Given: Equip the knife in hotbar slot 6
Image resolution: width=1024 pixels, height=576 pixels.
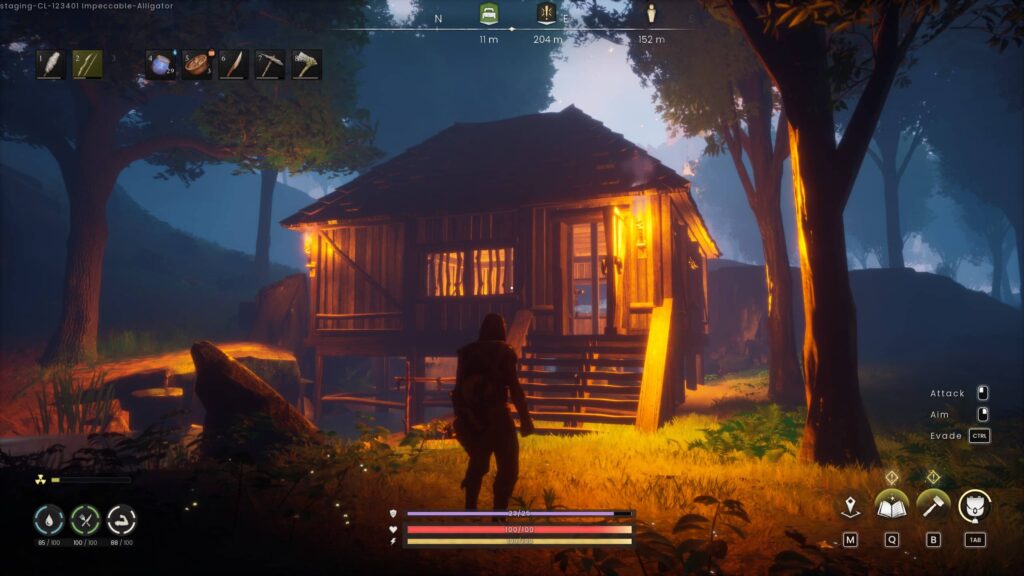Looking at the screenshot, I should tap(233, 65).
